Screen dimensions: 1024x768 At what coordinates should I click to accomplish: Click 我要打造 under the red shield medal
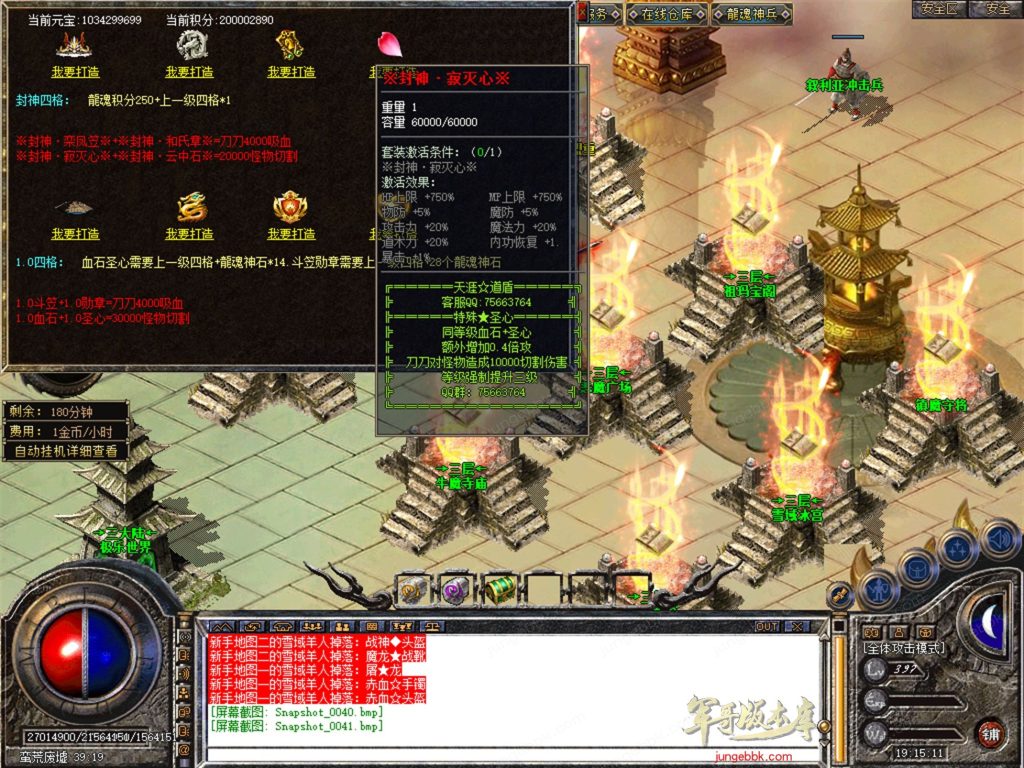[x=291, y=234]
